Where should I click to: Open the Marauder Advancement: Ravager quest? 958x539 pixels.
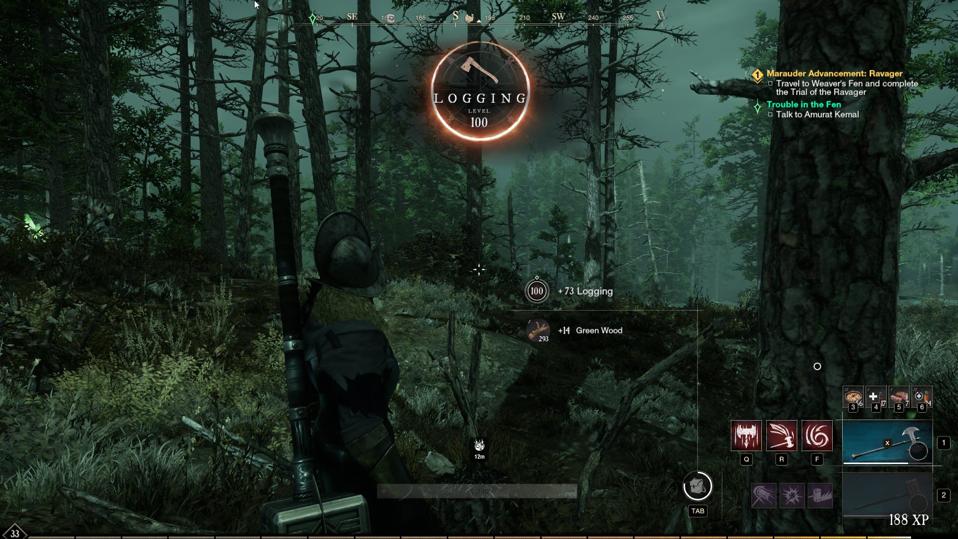click(834, 74)
